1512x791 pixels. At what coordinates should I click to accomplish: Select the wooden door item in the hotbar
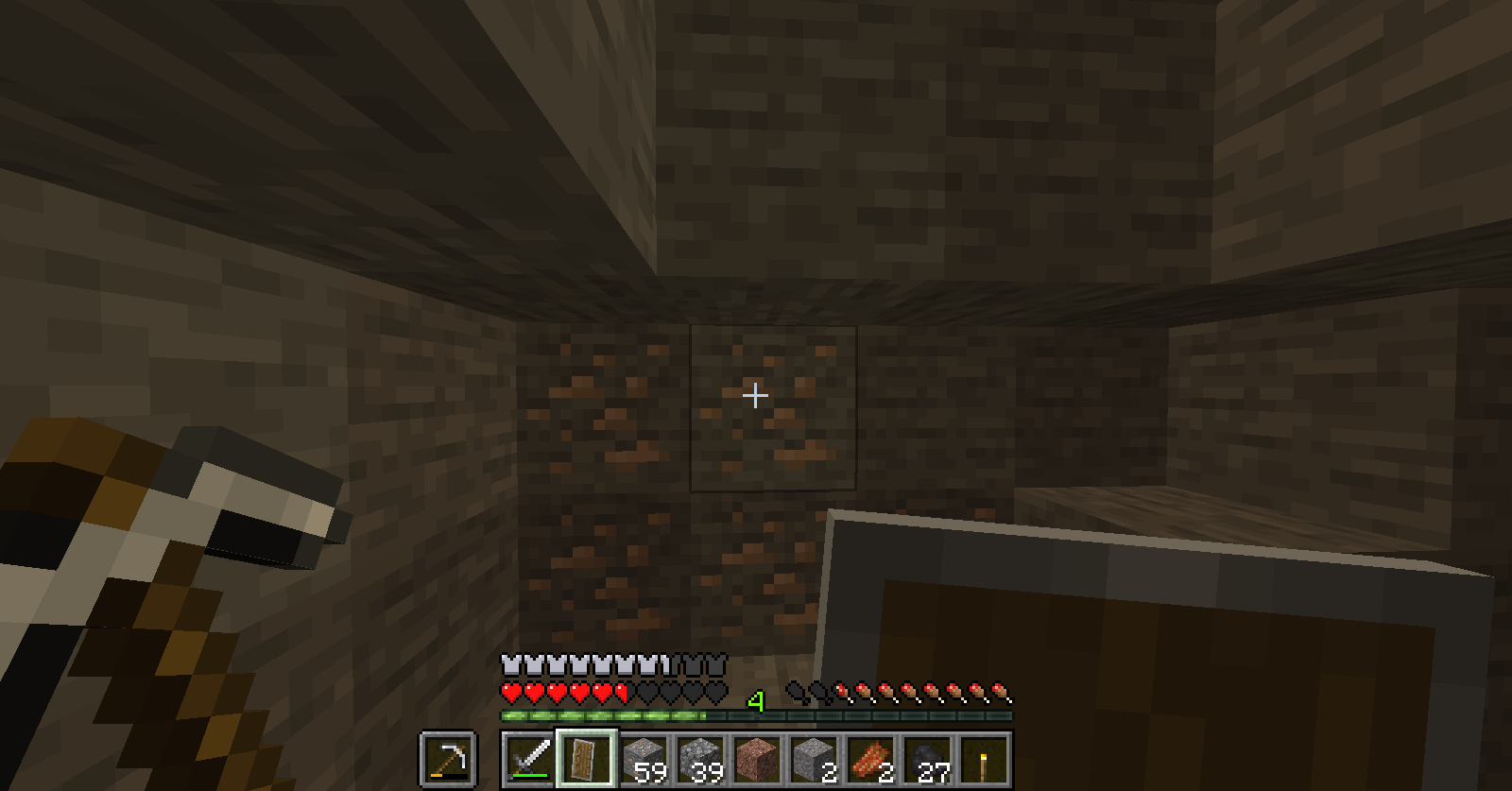click(588, 757)
